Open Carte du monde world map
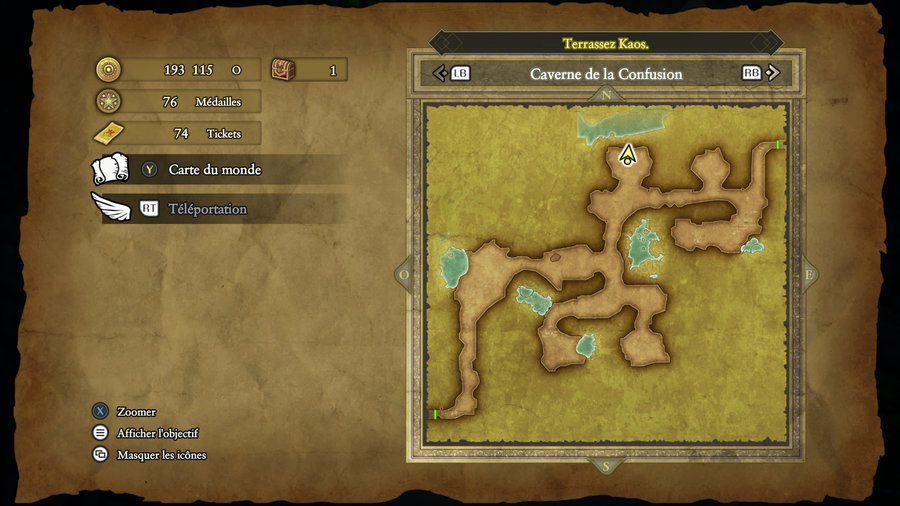Image resolution: width=900 pixels, height=506 pixels. point(214,170)
